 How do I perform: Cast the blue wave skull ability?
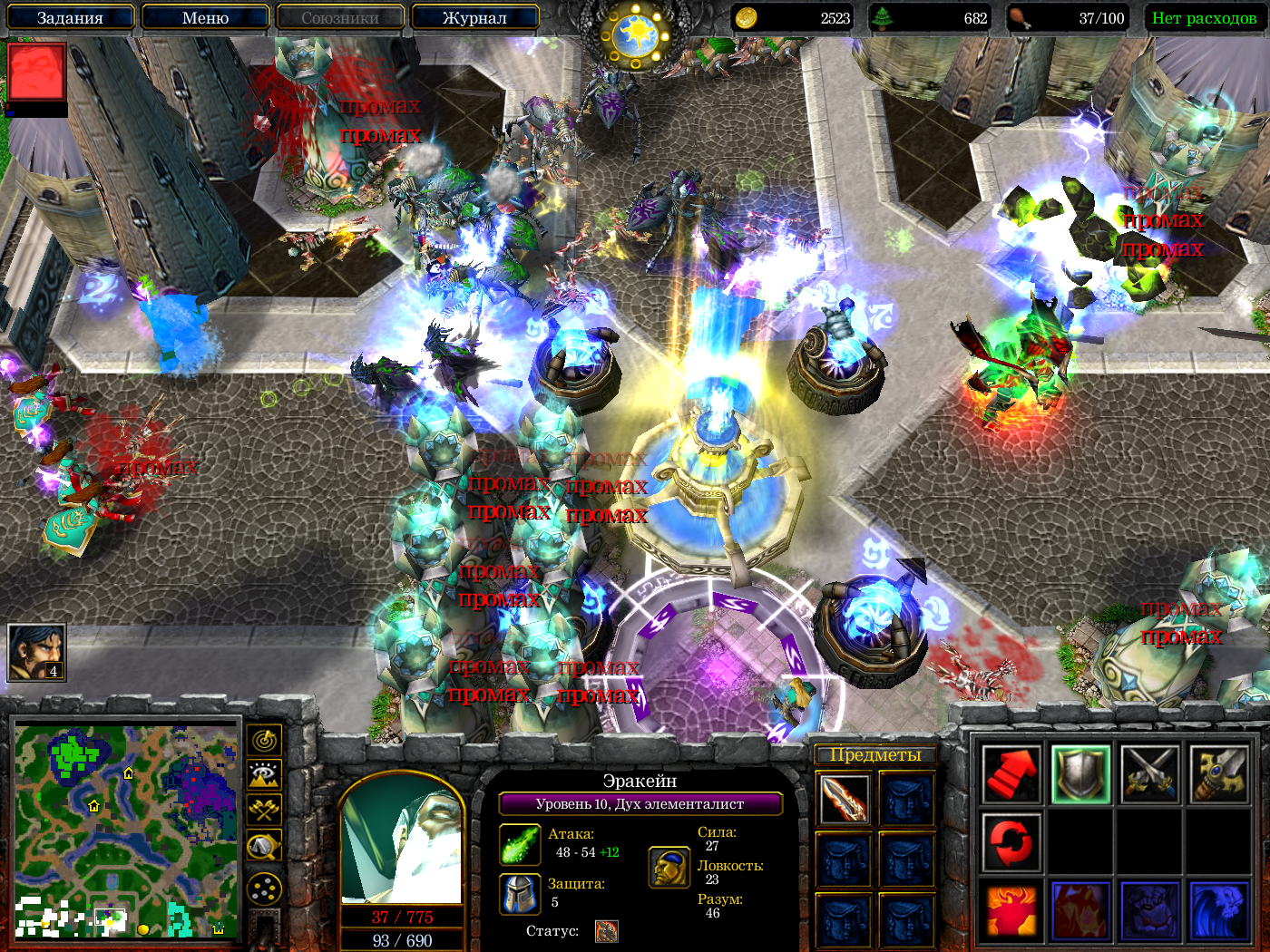point(1218,910)
